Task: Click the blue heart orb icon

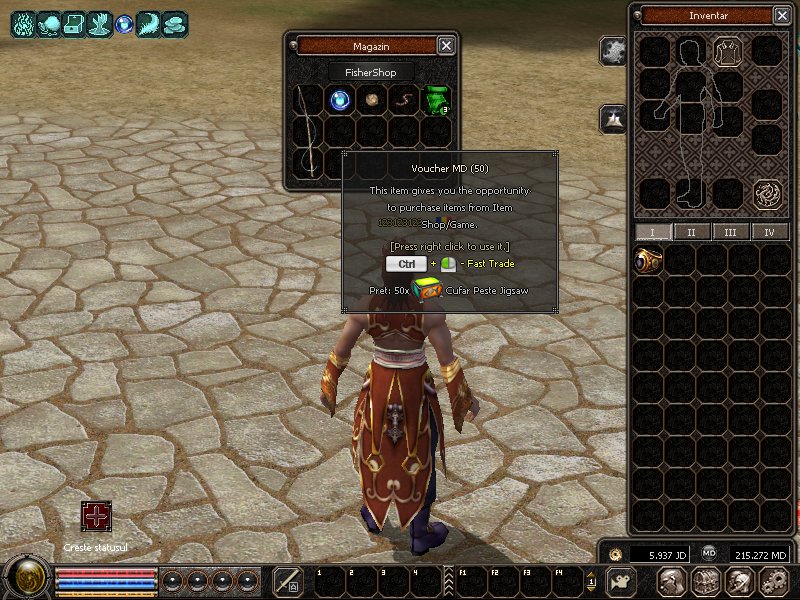Action: click(x=124, y=24)
